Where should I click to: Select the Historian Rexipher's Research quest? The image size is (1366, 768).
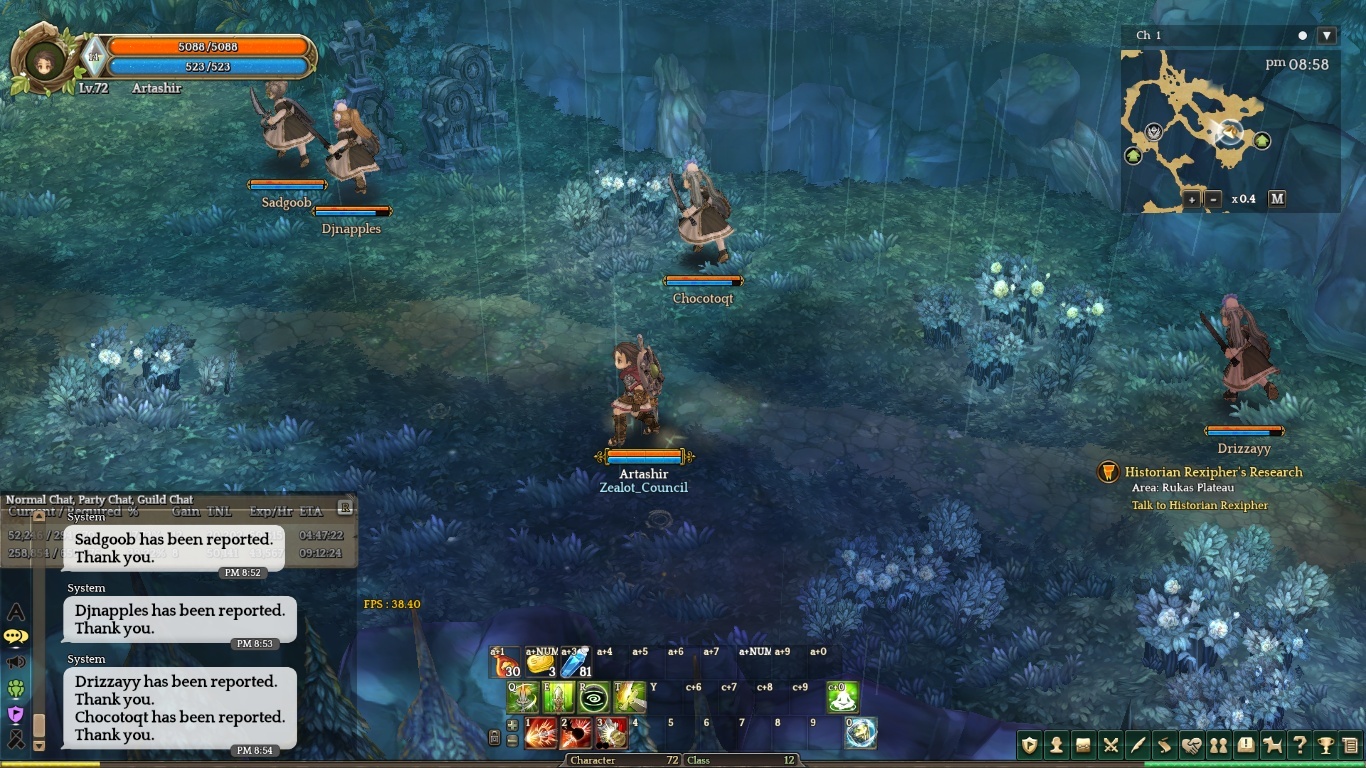click(1213, 472)
